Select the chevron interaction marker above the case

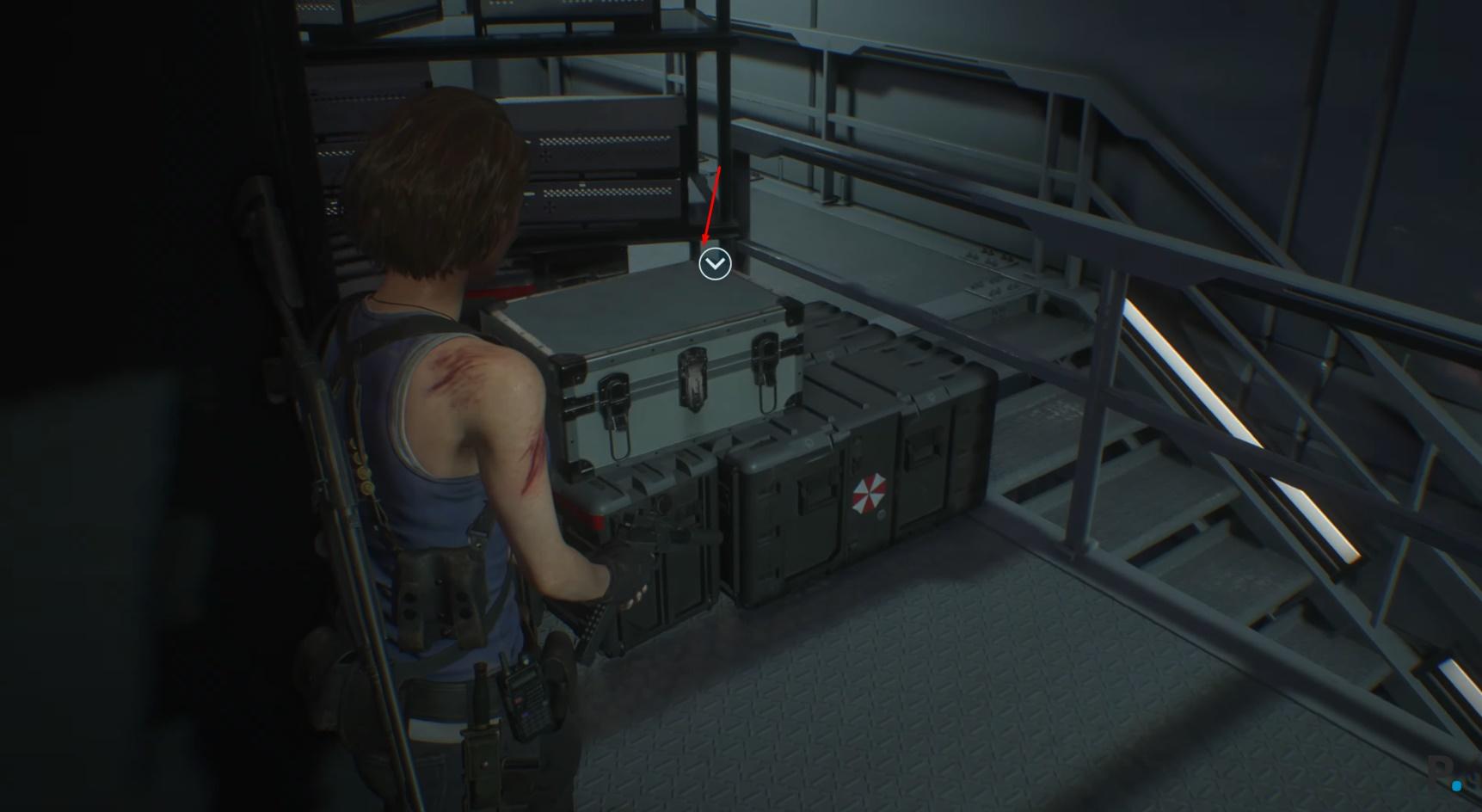pos(715,264)
